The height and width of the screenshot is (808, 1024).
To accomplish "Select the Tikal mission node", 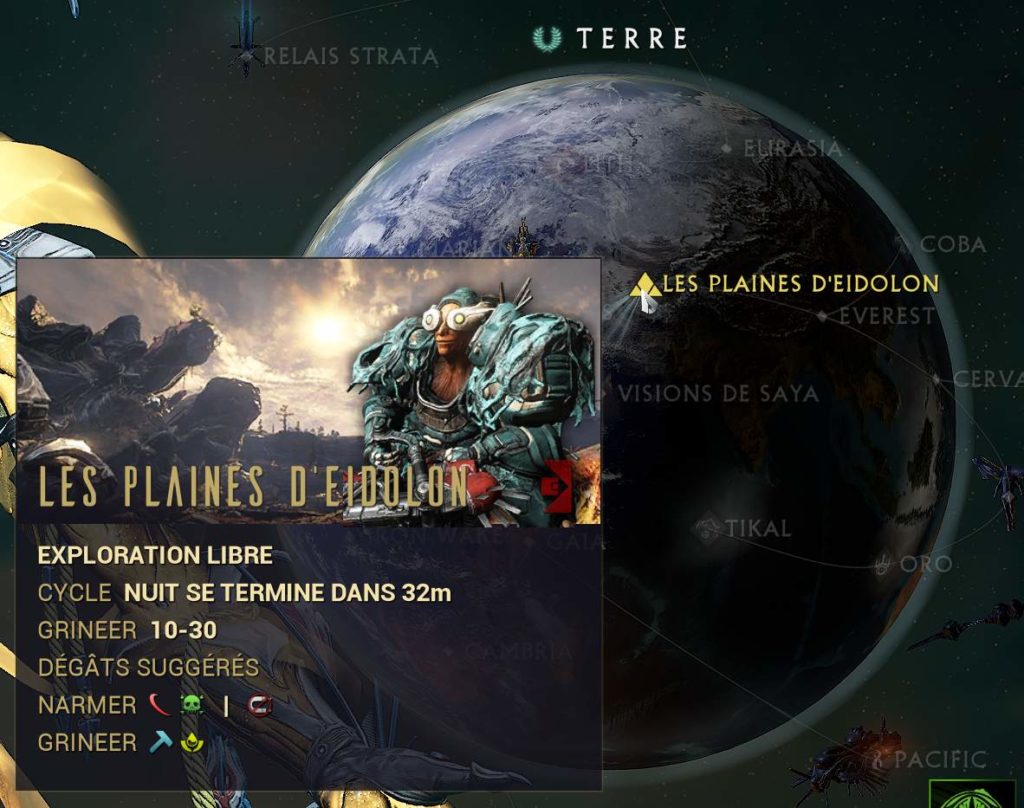I will point(709,526).
